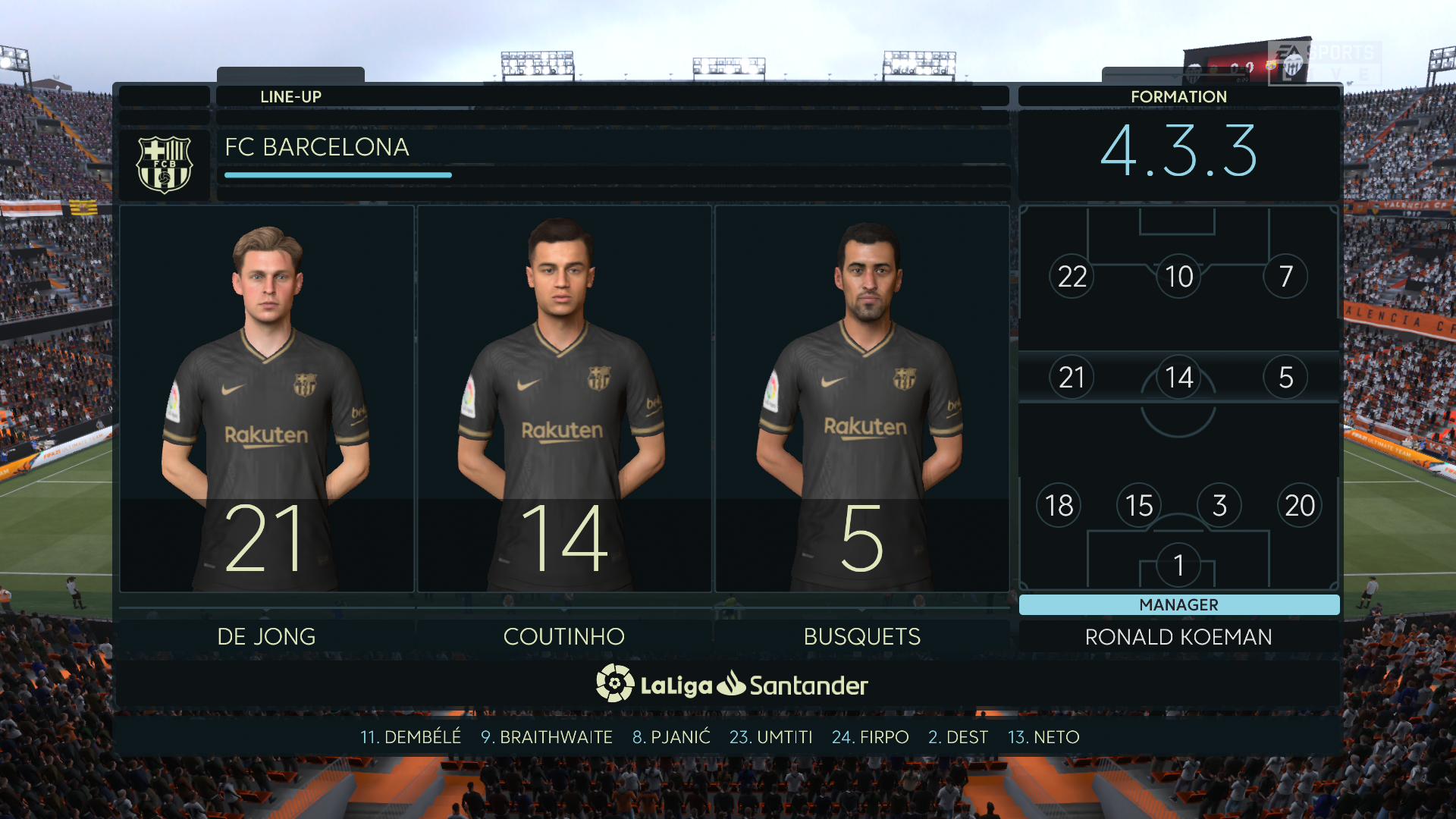The width and height of the screenshot is (1456, 819).
Task: Choose the Coutinho player card
Action: (564, 398)
